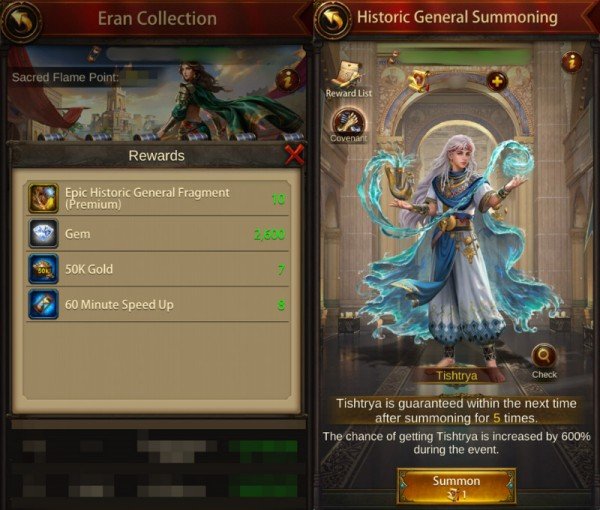Select the 50K Gold reward row
Image resolution: width=600 pixels, height=510 pixels.
(x=155, y=269)
